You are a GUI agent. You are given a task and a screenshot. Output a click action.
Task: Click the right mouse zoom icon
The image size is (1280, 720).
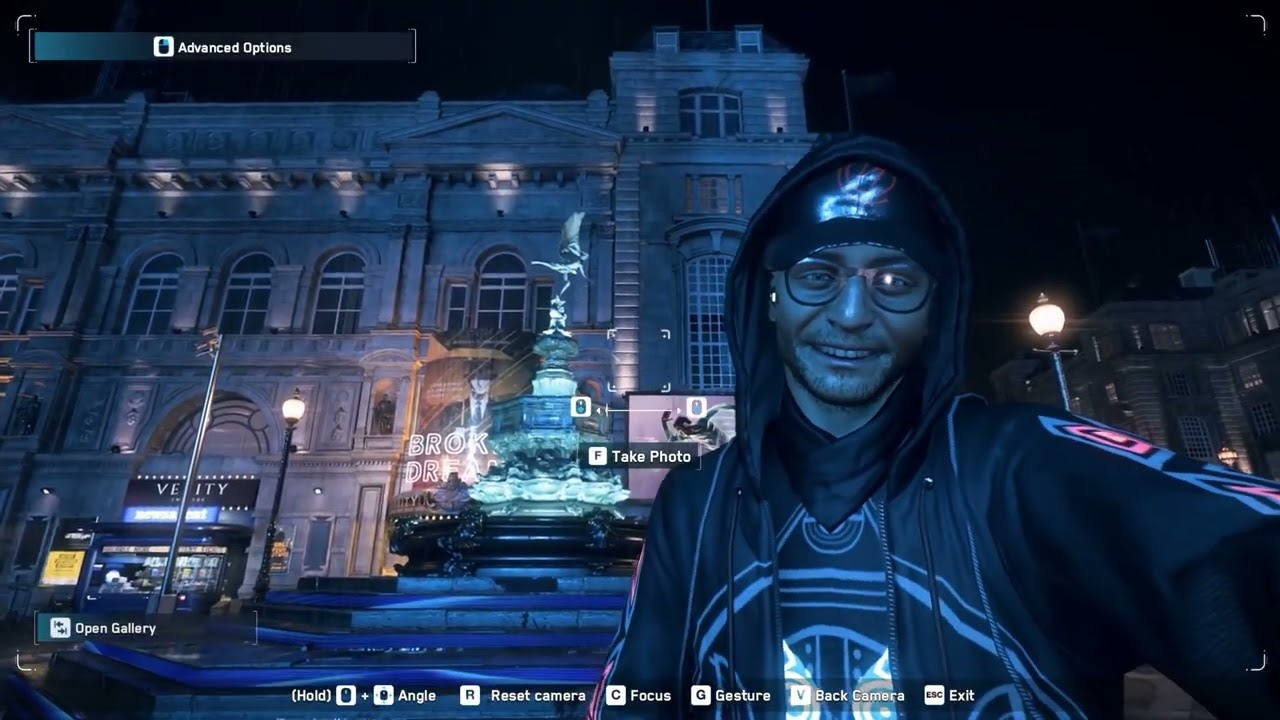696,407
